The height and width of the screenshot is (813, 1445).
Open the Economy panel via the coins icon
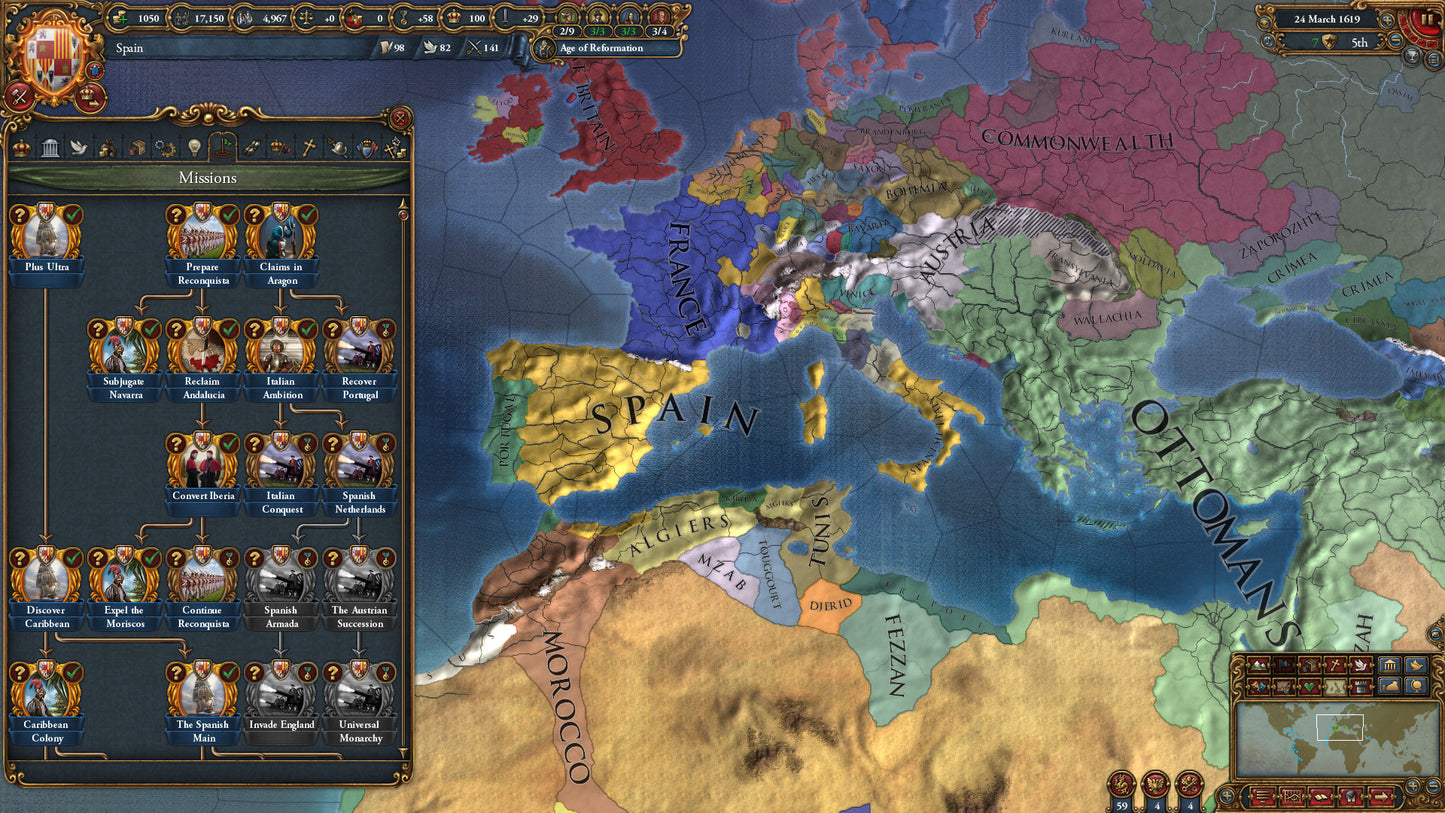(106, 148)
